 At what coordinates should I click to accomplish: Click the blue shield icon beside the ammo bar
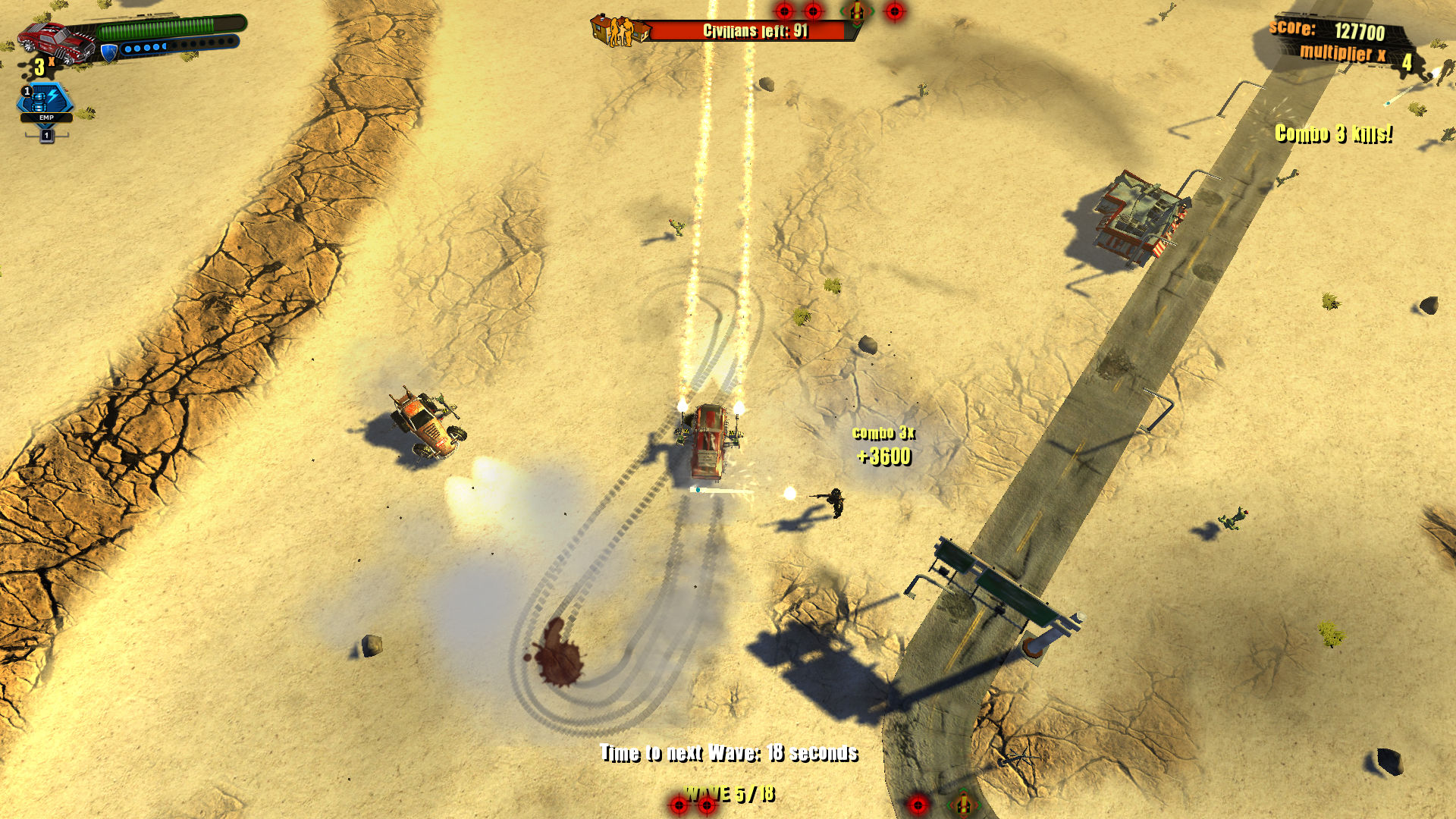[x=108, y=52]
